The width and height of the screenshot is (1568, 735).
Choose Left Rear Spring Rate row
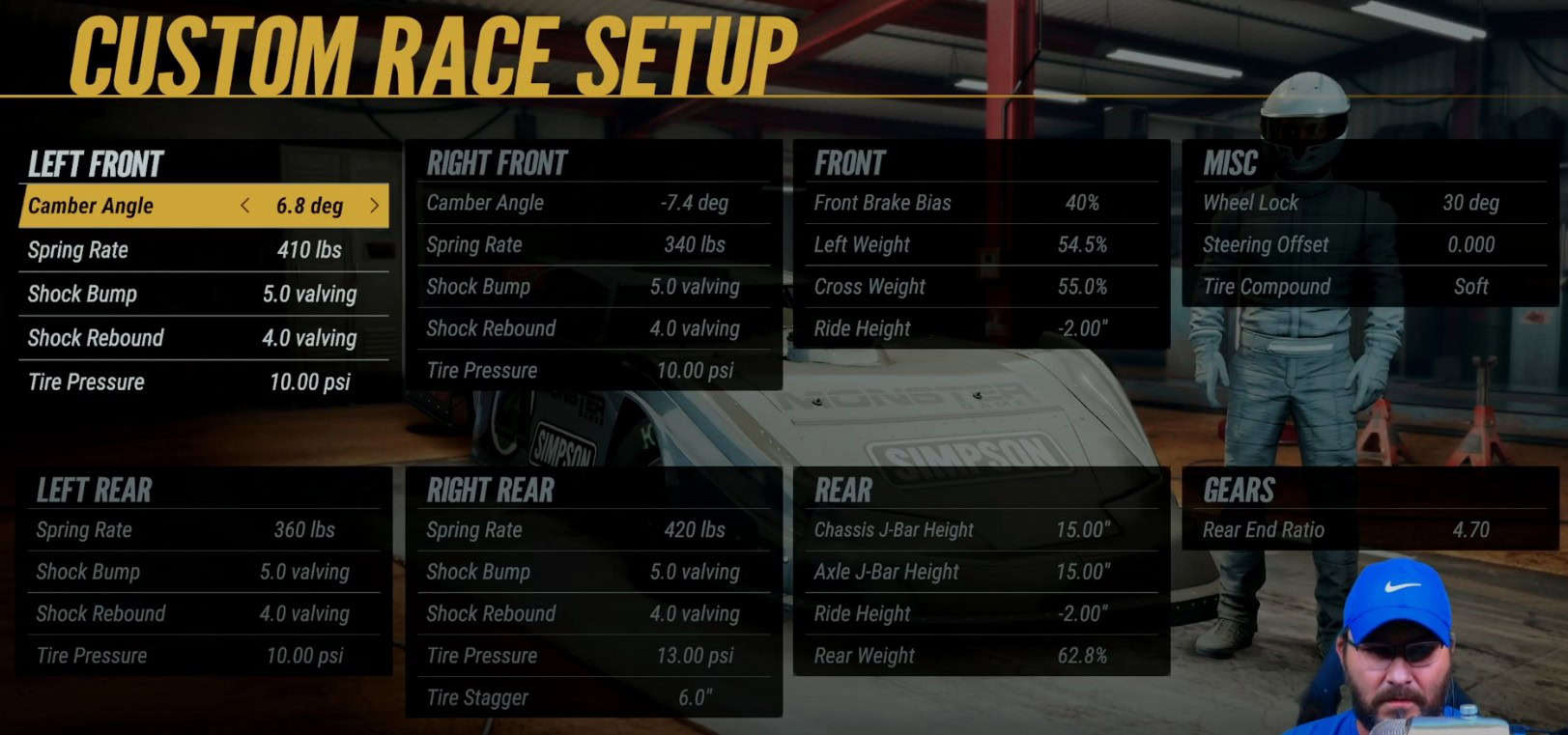coord(203,530)
